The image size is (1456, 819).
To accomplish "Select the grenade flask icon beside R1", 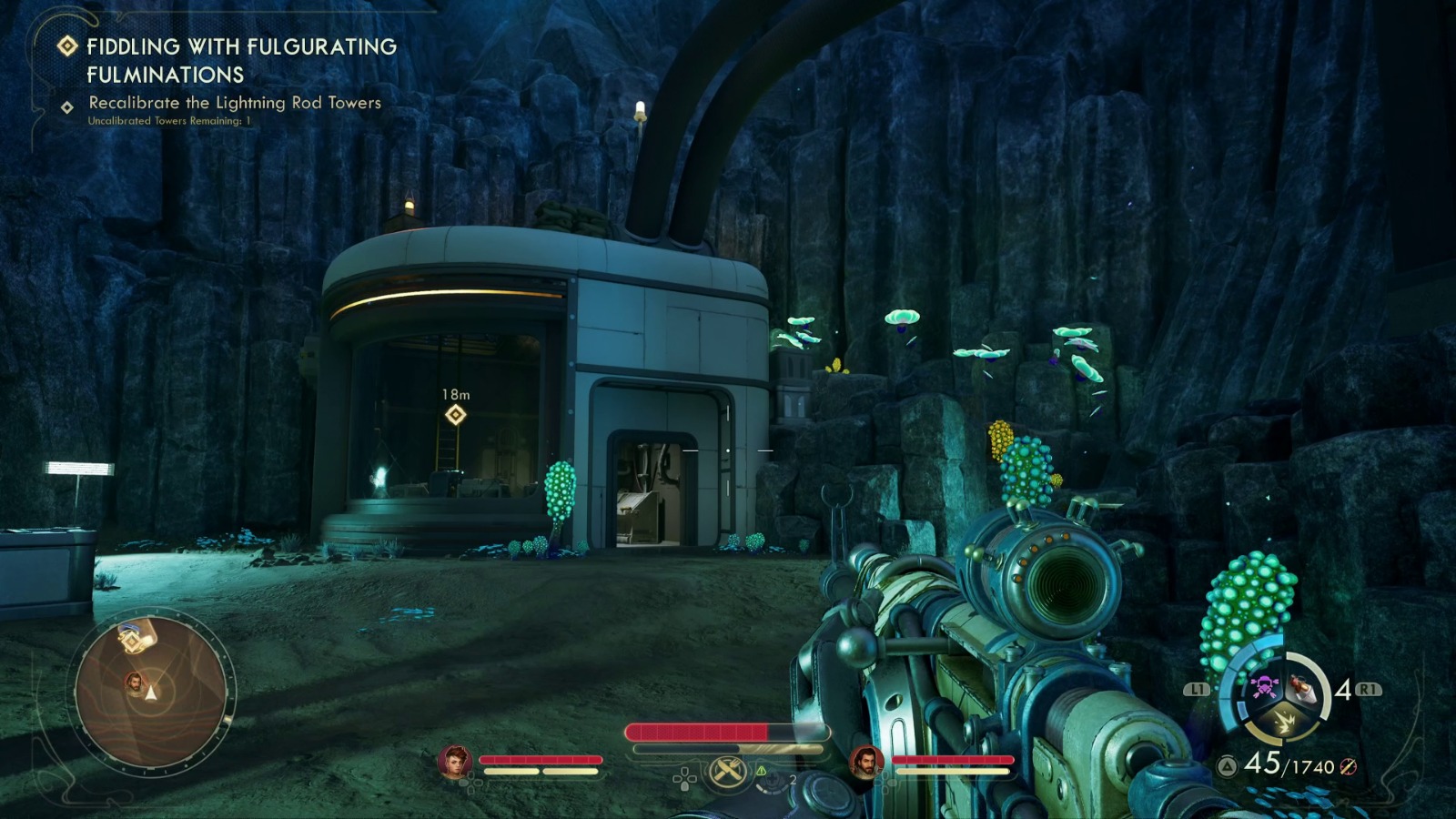I will (x=1303, y=690).
